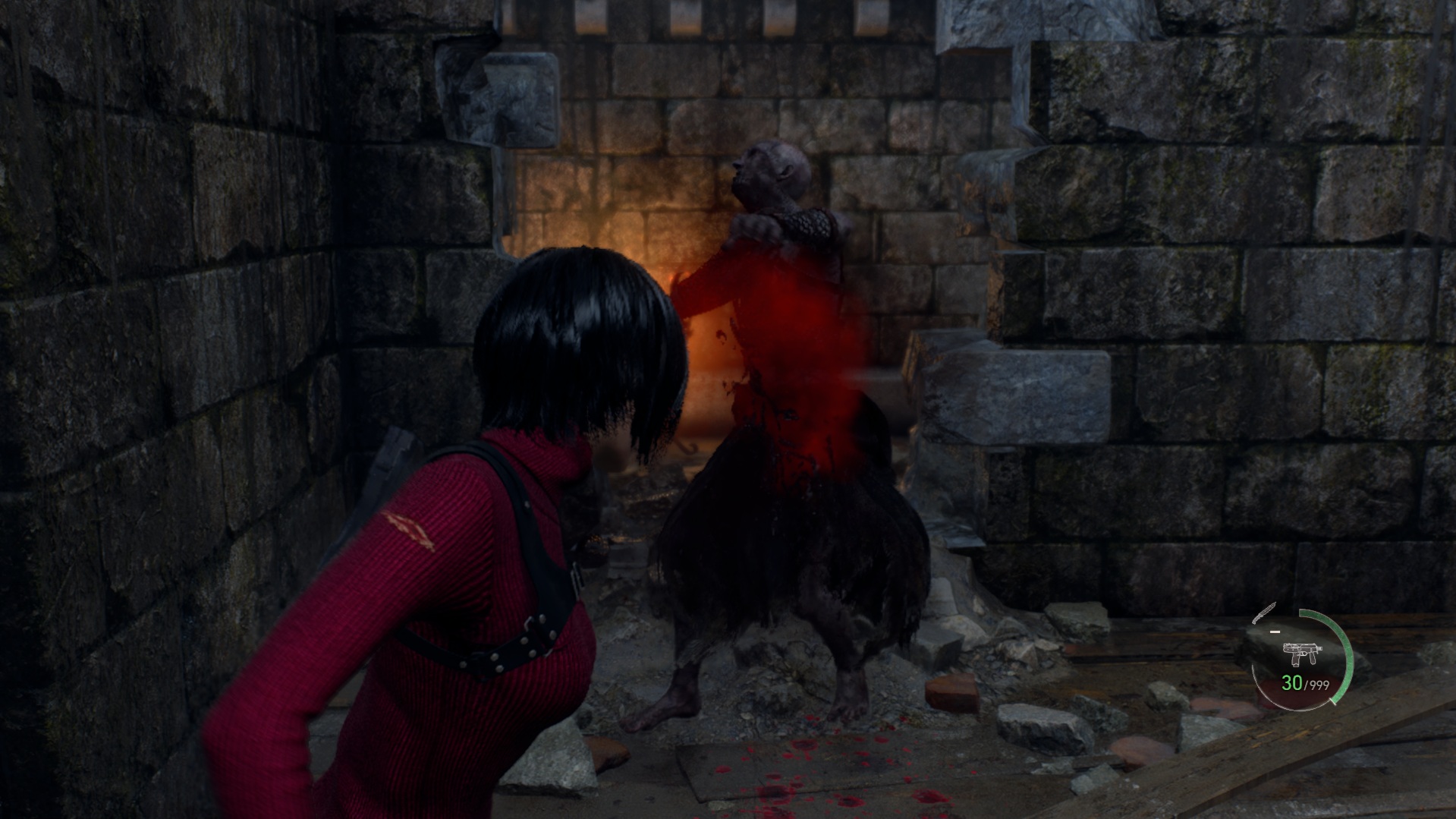Click the combat knife icon
This screenshot has height=819, width=1456.
(1266, 613)
